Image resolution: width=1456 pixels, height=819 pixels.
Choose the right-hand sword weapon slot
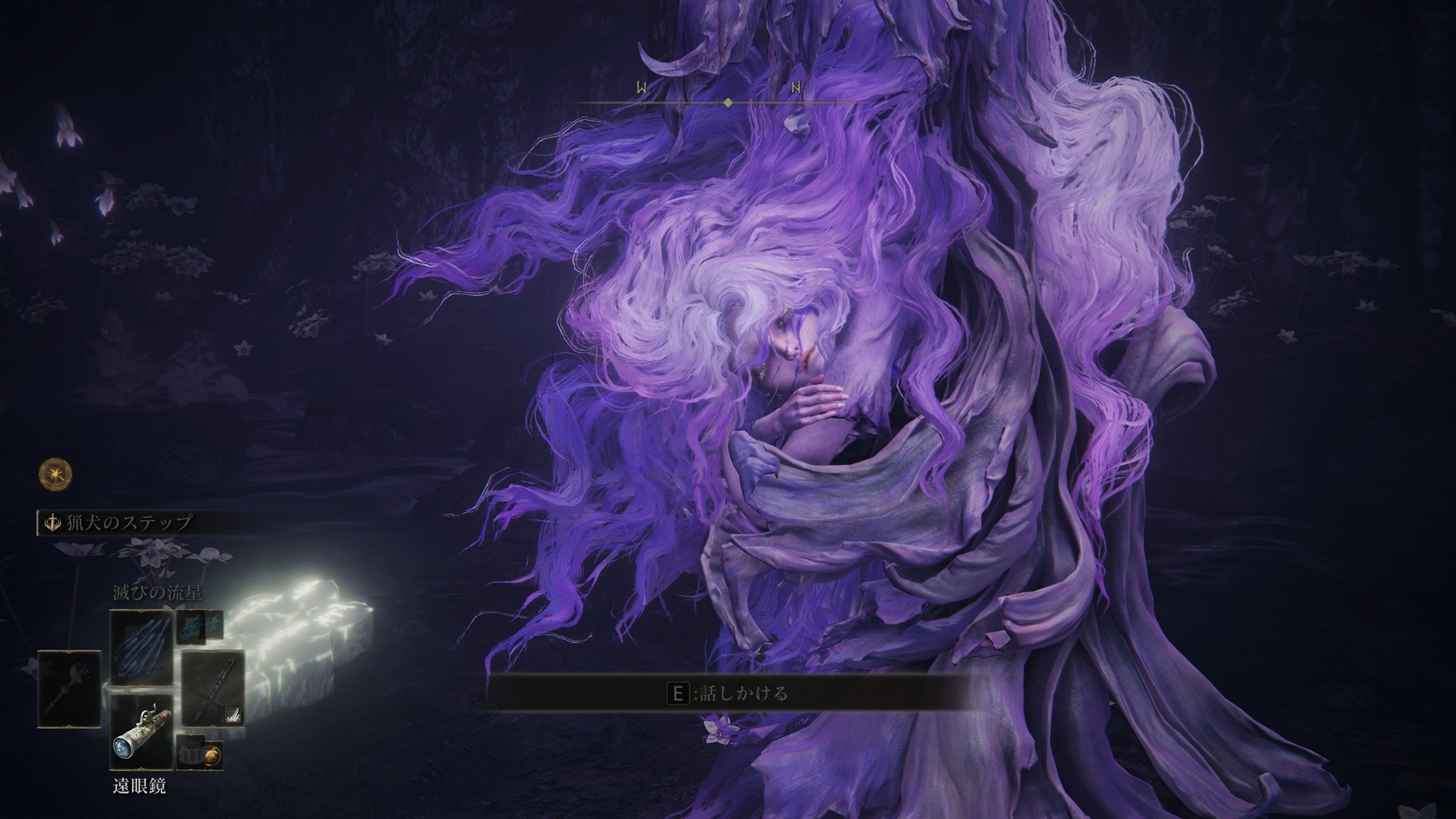(213, 689)
